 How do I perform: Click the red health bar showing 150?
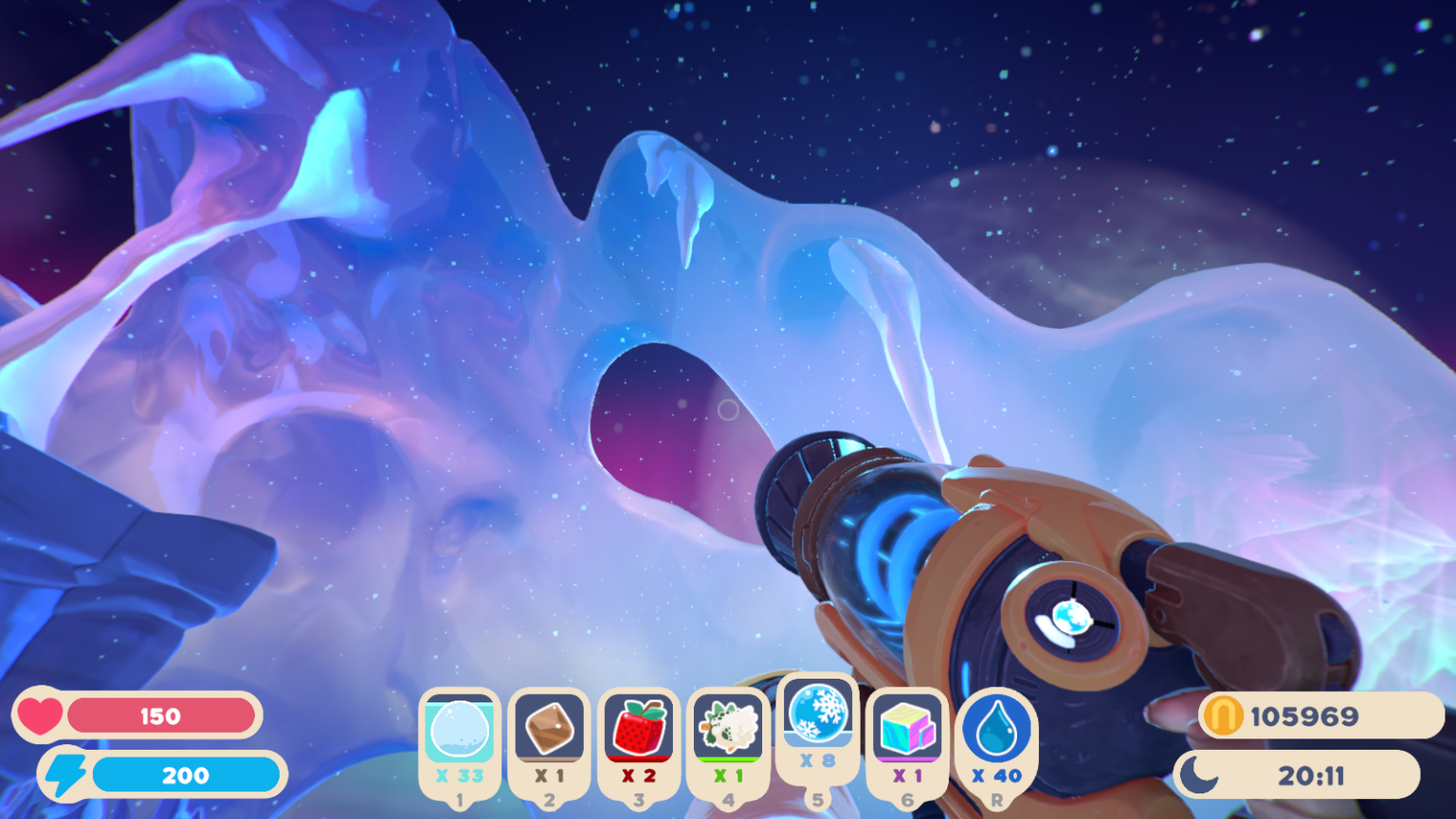tap(161, 716)
